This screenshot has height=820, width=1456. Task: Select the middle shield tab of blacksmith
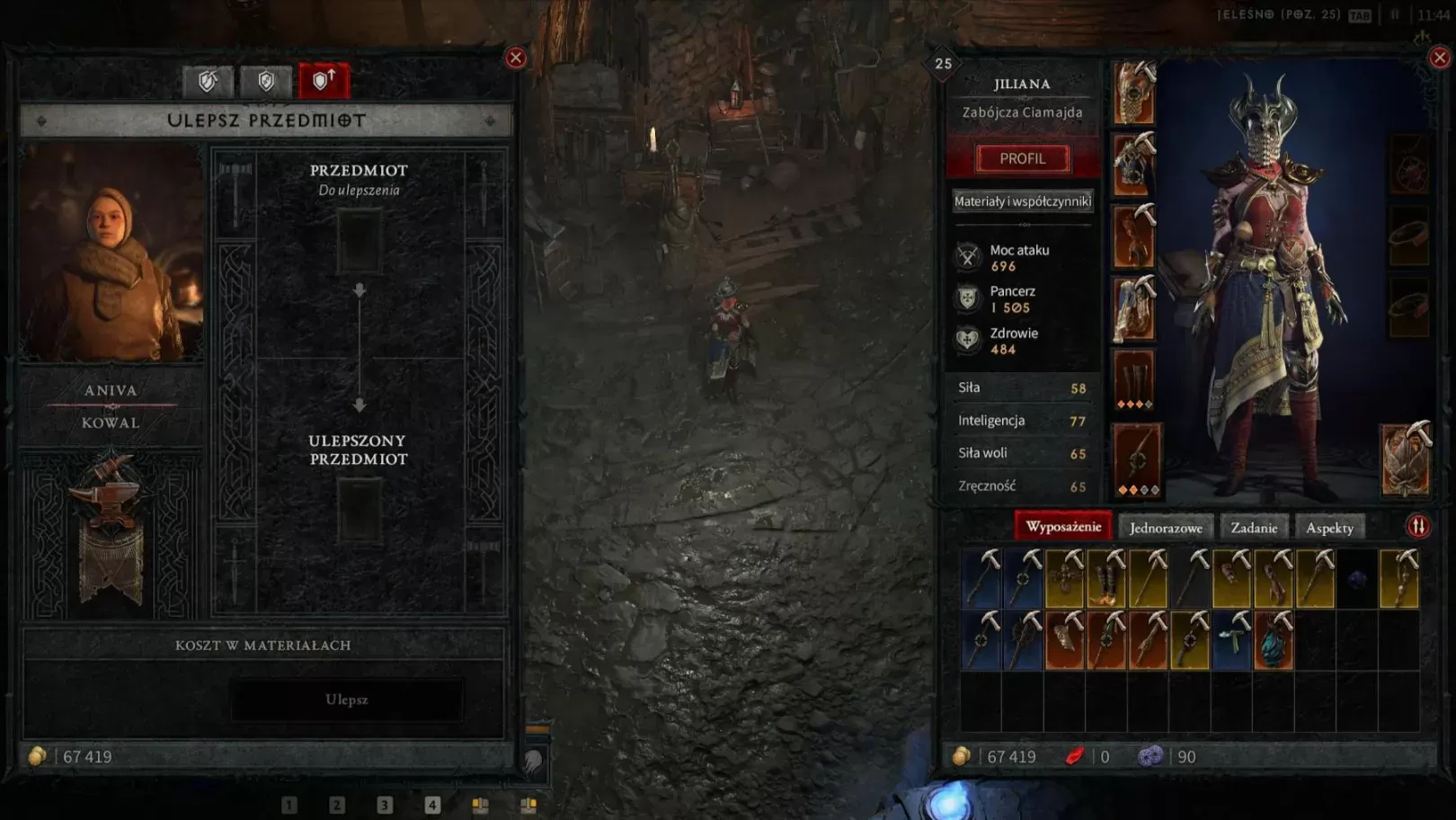[x=266, y=82]
